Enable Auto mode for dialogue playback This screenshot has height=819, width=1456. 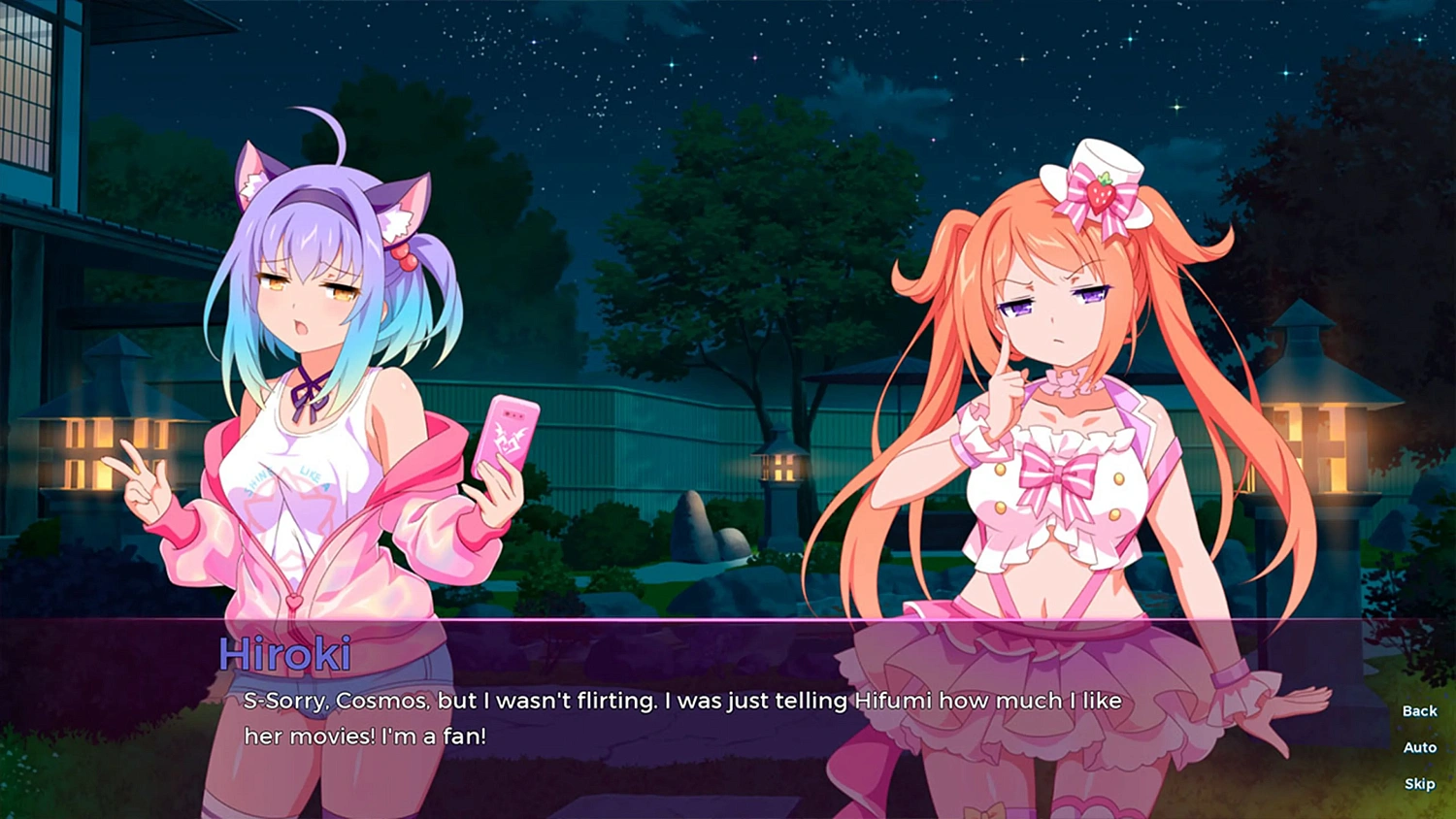pos(1419,747)
